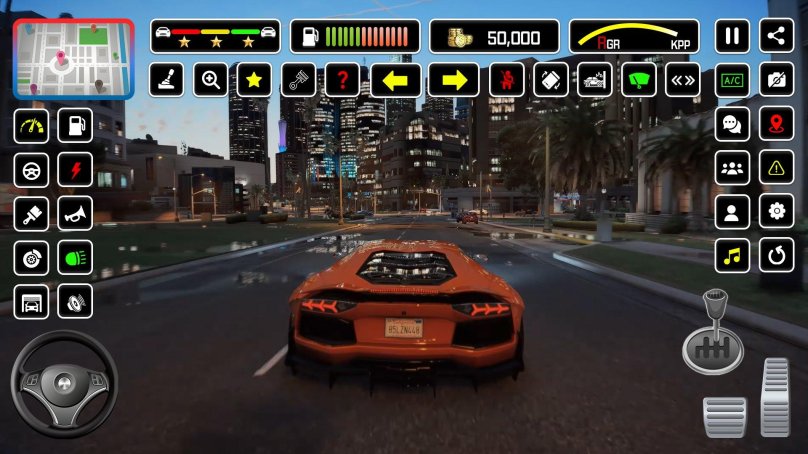Tap the share icon
The image size is (808, 454).
[x=776, y=37]
